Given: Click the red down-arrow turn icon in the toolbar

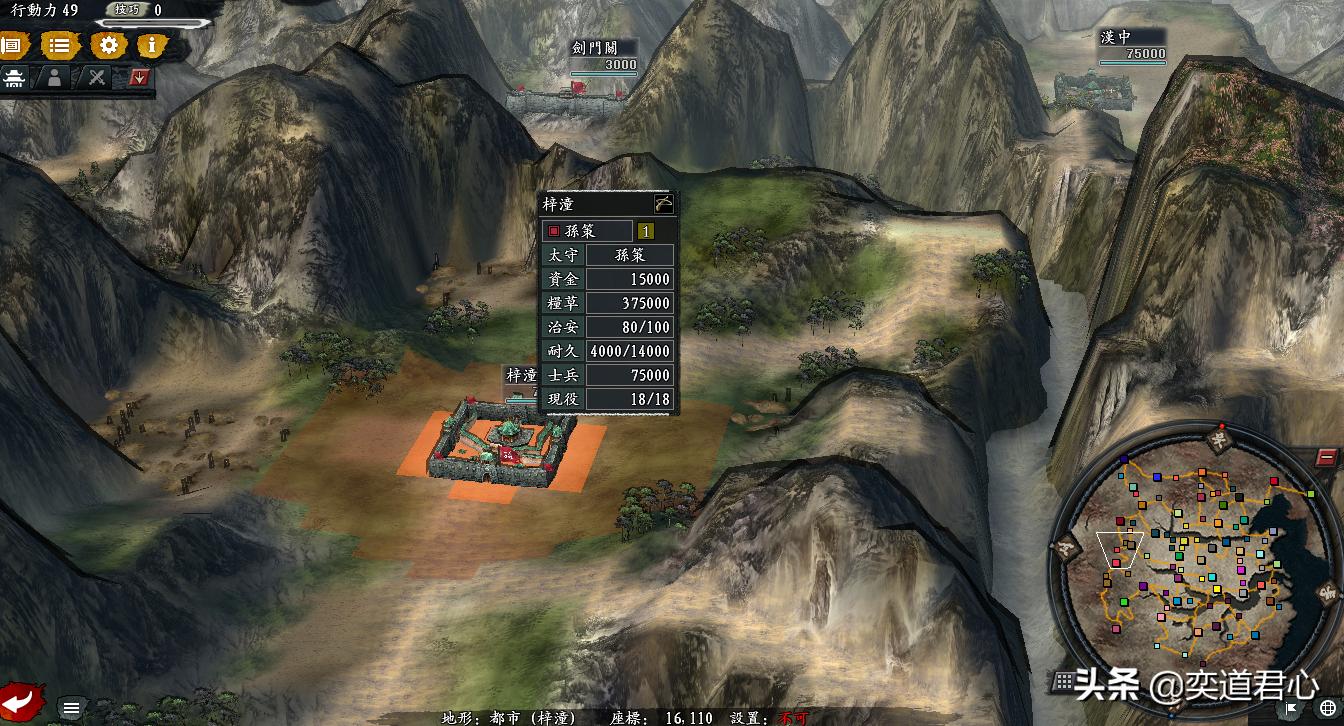Looking at the screenshot, I should pos(138,76).
